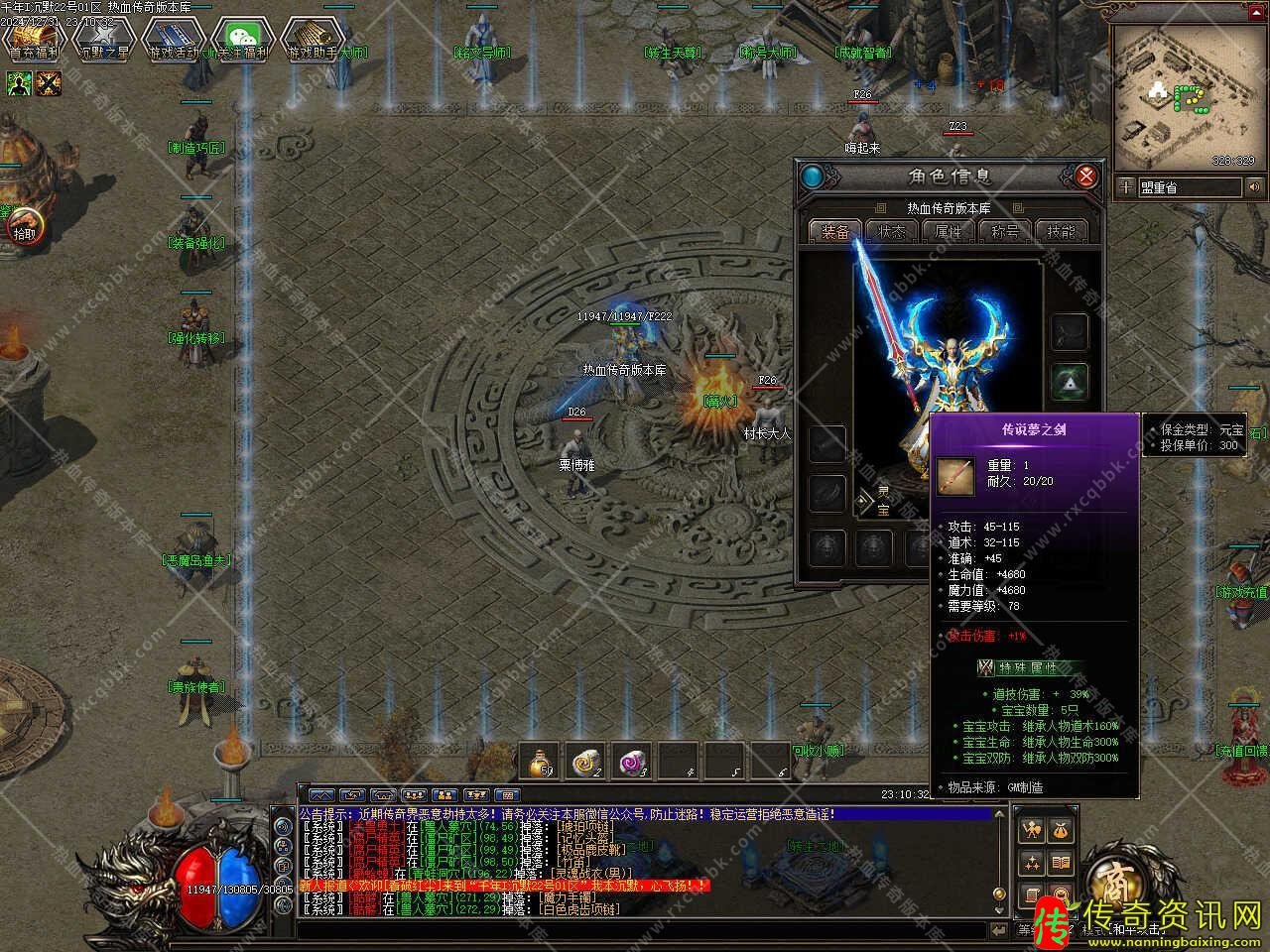
Task: Switch to the 属性 attributes tab
Action: [x=948, y=231]
